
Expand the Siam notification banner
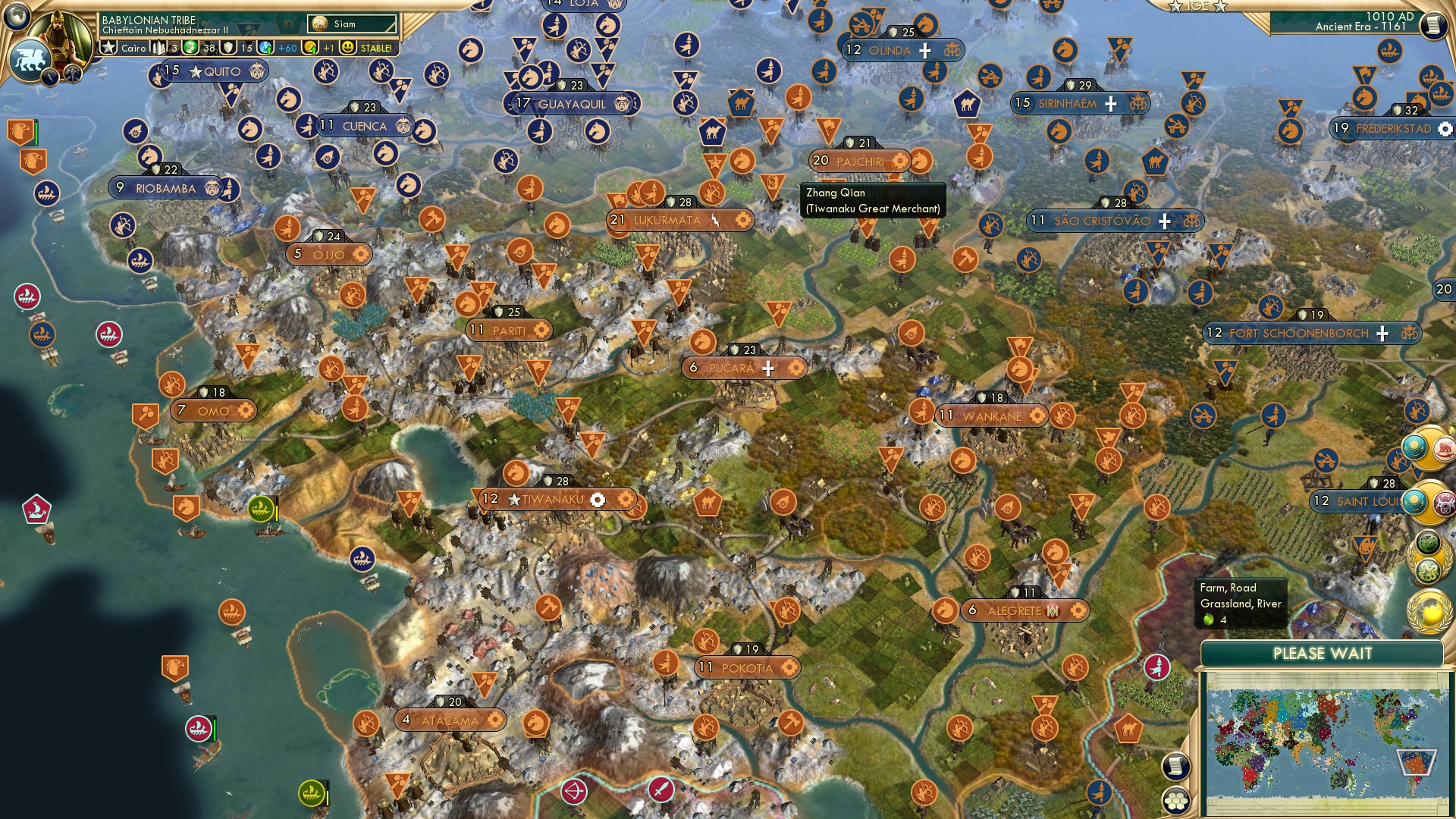[x=352, y=24]
